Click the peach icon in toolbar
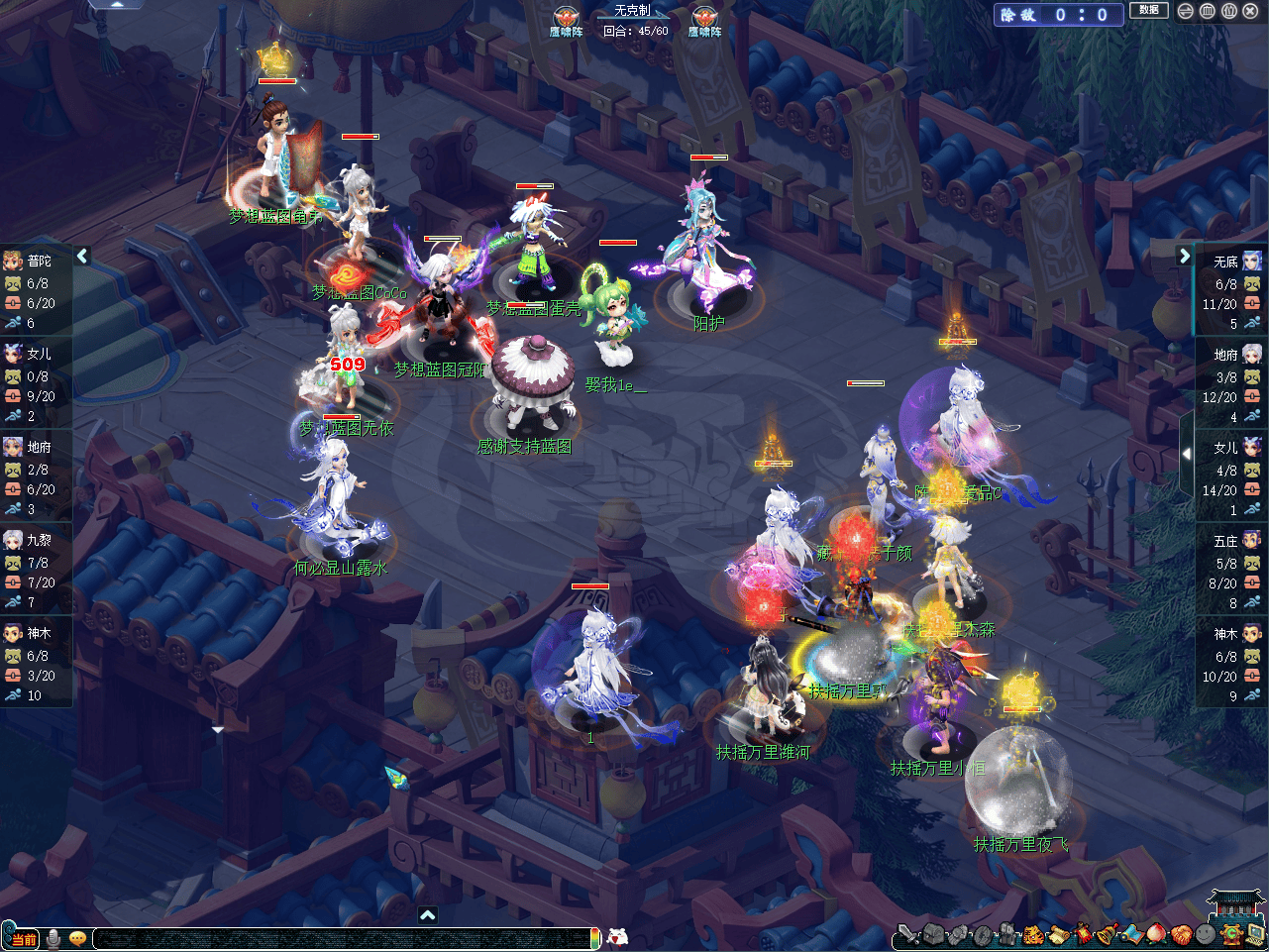1269x952 pixels. pyautogui.click(x=1156, y=934)
